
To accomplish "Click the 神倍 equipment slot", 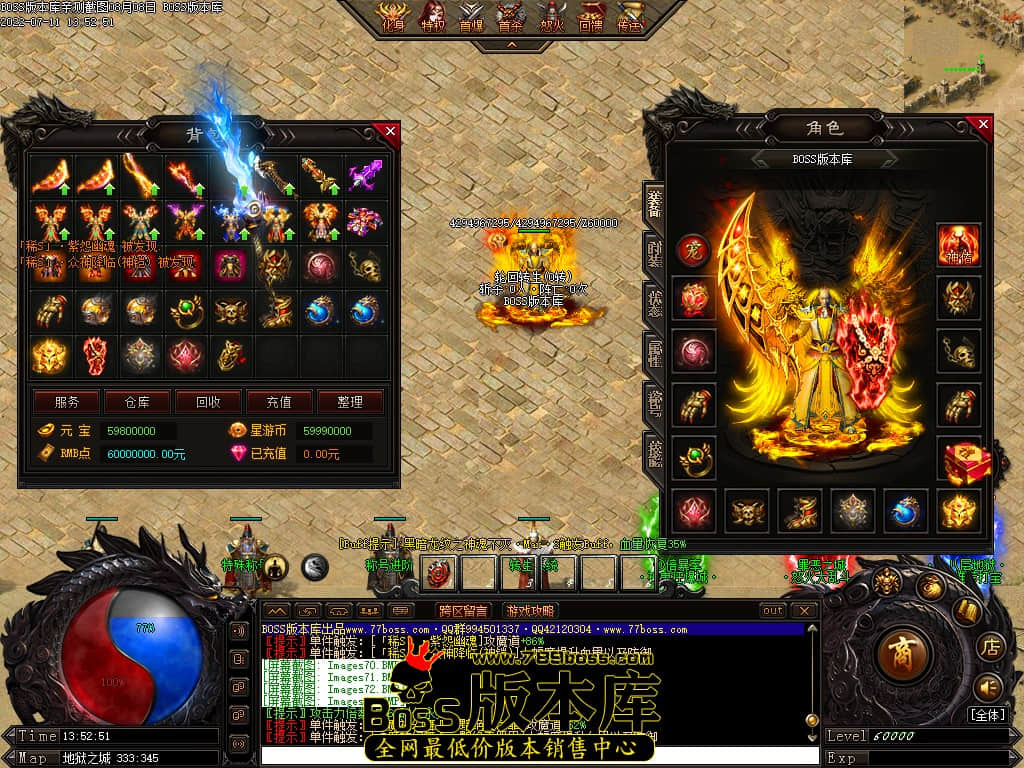I will pyautogui.click(x=958, y=244).
